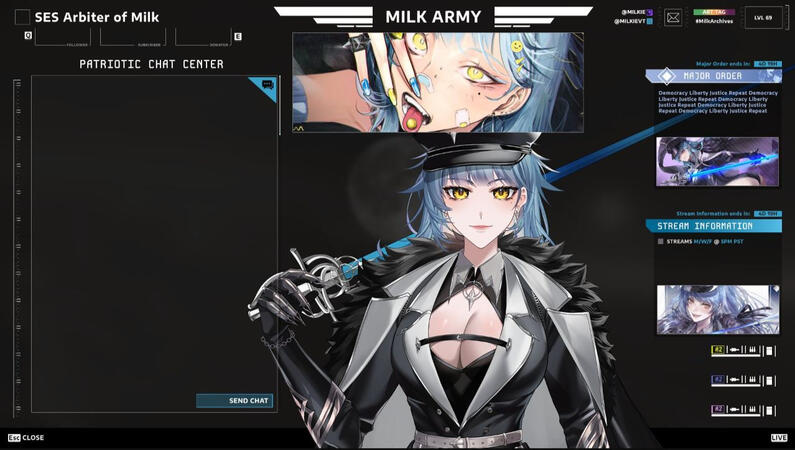Select the Subscriber tab box
The image size is (795, 450).
[x=133, y=37]
